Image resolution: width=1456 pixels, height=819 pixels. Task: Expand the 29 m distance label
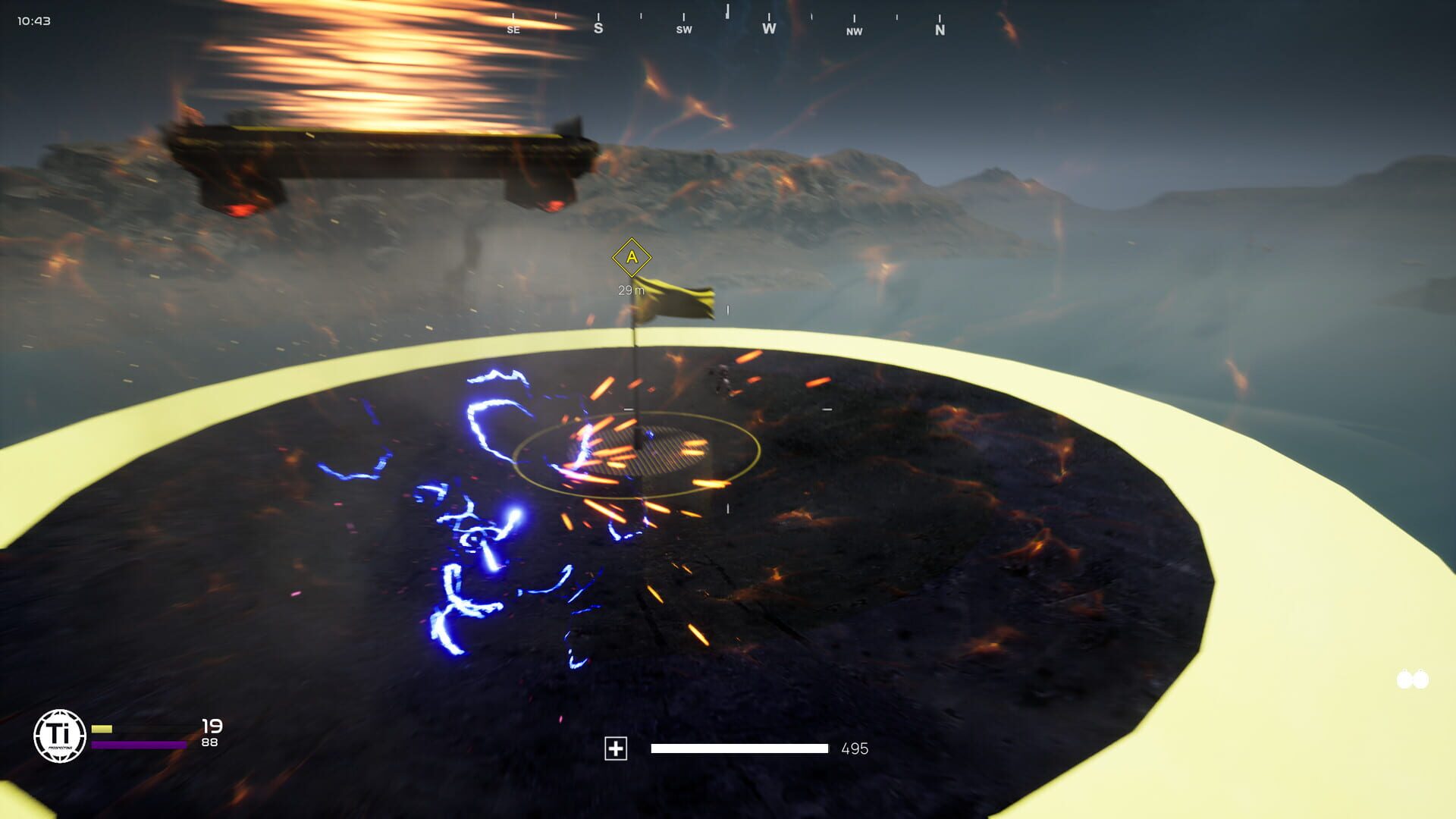[630, 289]
